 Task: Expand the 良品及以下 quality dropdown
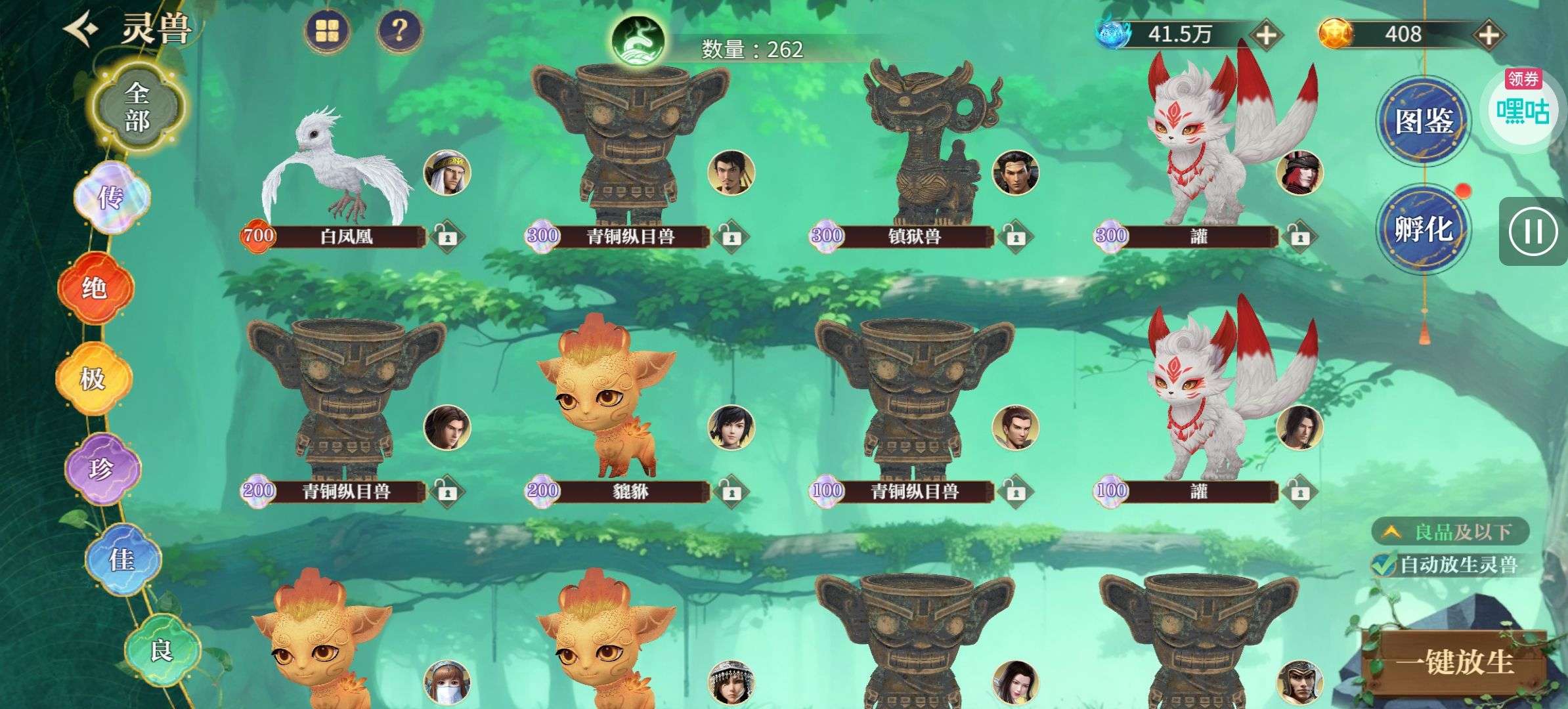pos(1450,532)
